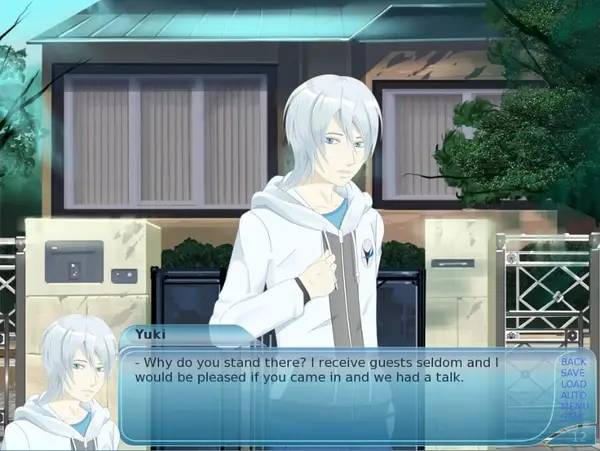Open the MENU option

(573, 406)
